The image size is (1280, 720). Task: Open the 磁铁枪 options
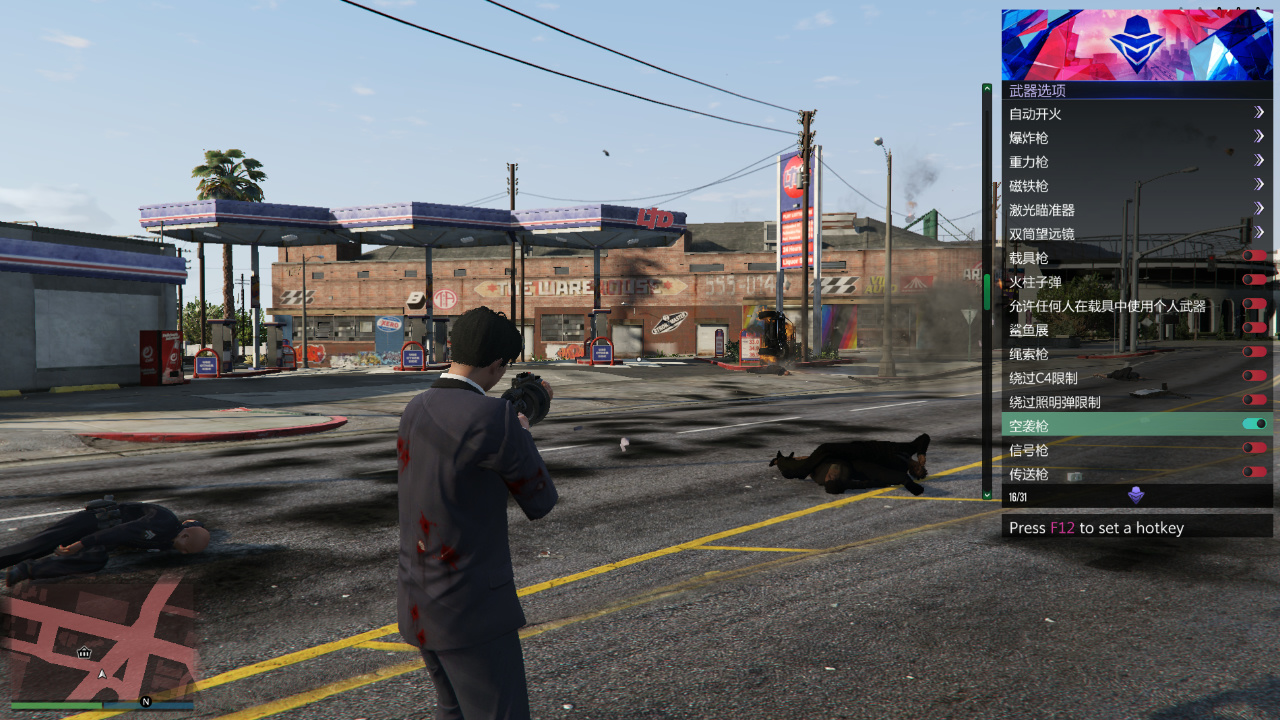(x=1136, y=186)
